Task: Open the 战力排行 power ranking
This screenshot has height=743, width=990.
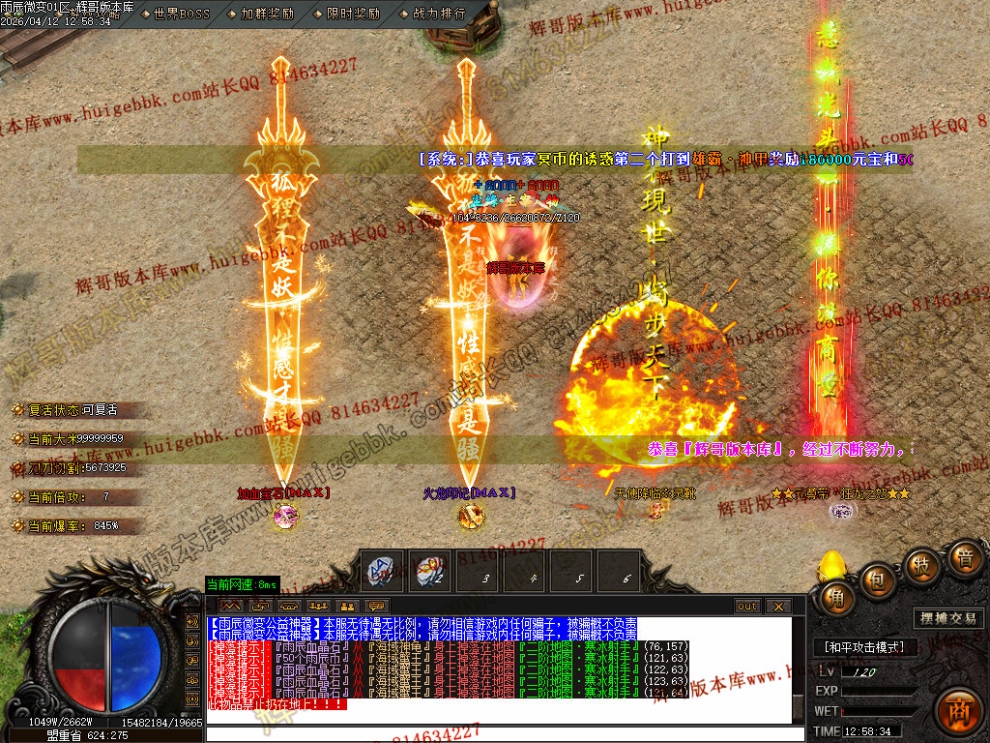Action: click(438, 14)
